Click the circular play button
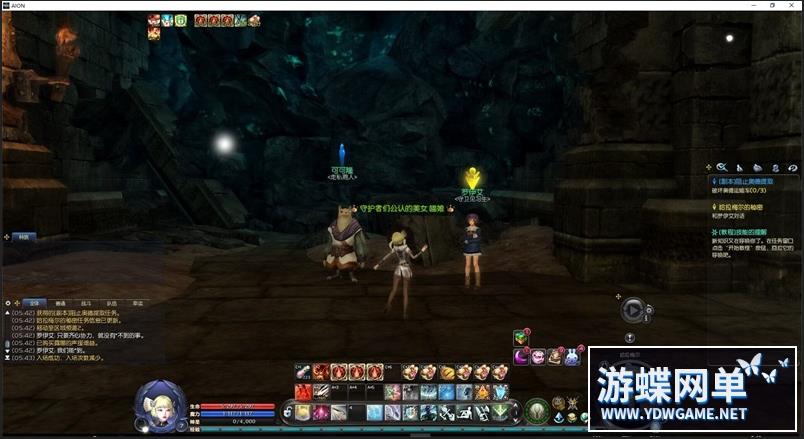This screenshot has height=439, width=804. [632, 310]
